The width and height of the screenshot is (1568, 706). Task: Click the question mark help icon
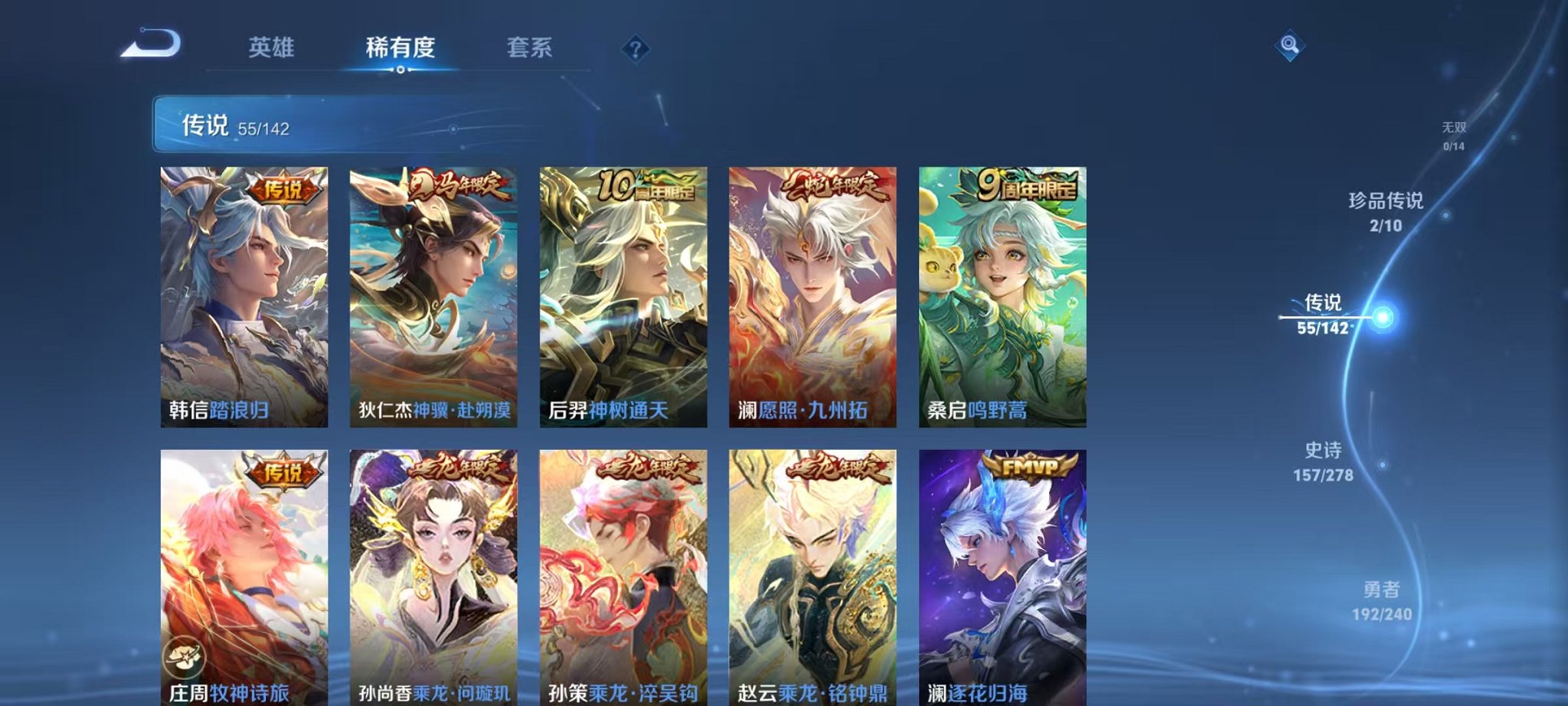click(634, 49)
